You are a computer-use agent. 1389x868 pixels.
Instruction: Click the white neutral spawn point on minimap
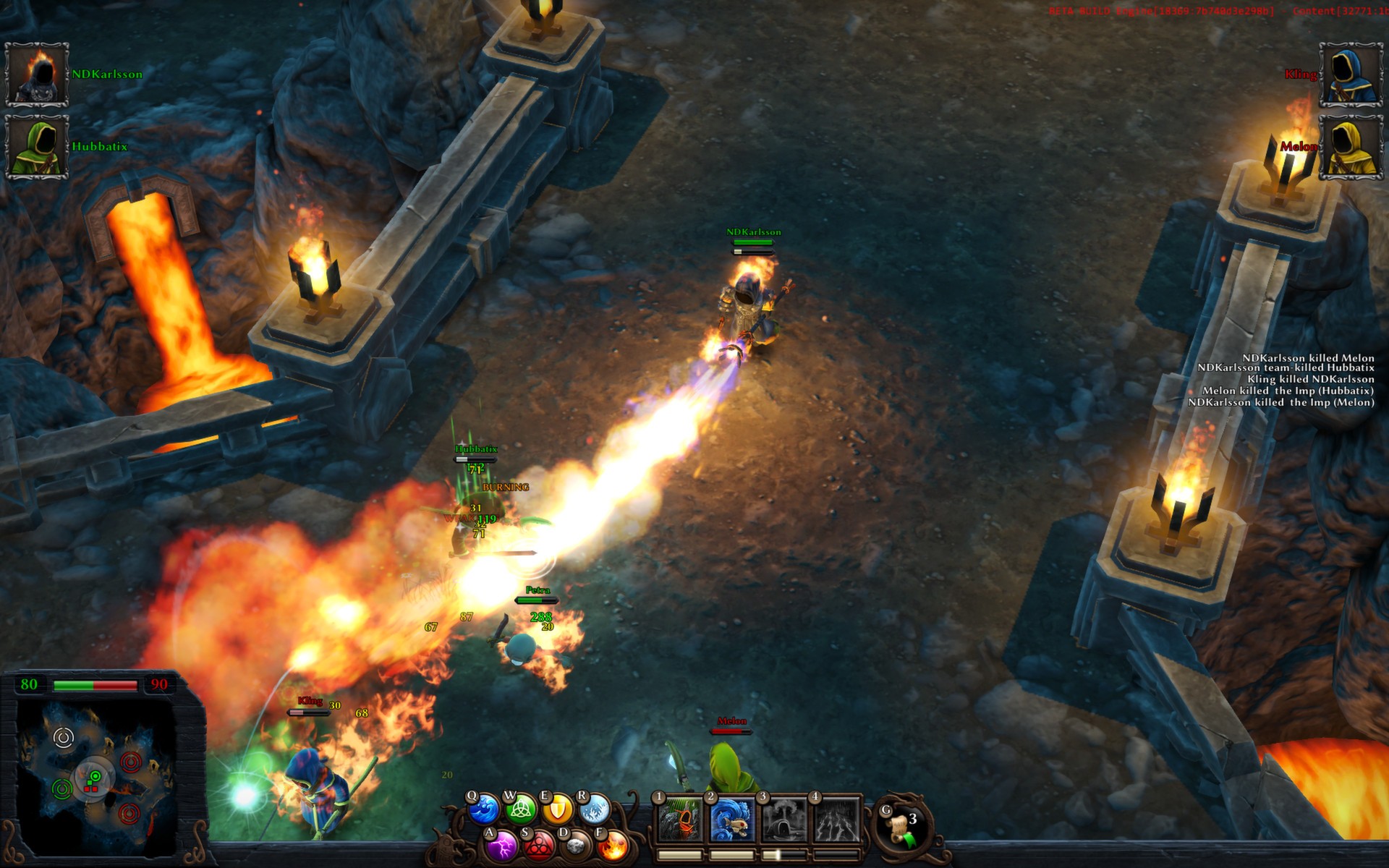(64, 738)
